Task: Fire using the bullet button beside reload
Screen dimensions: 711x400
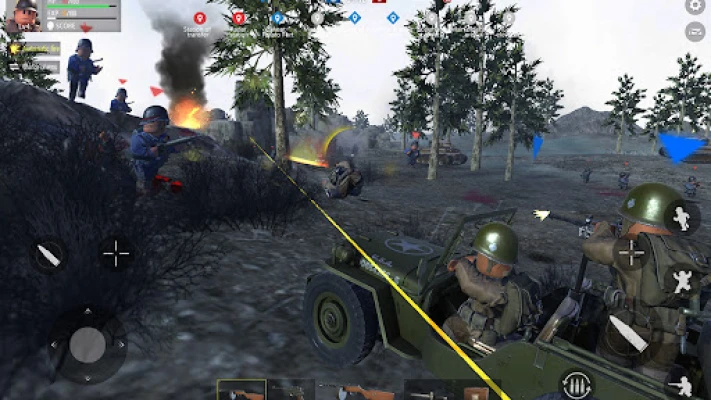Action: 628,333
